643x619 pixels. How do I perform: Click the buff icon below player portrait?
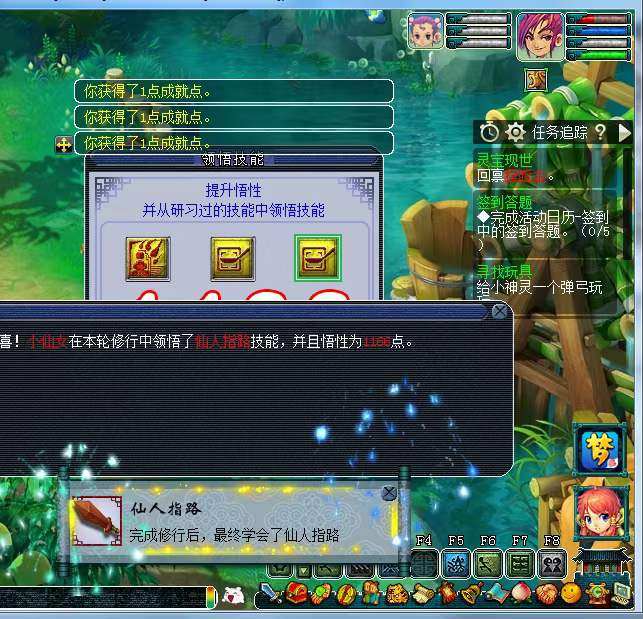pos(537,79)
